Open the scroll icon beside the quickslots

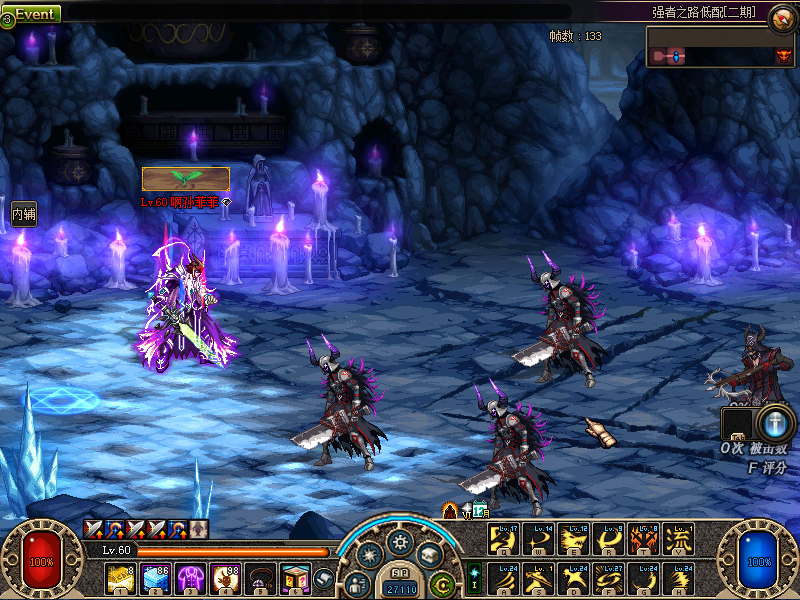click(x=323, y=577)
